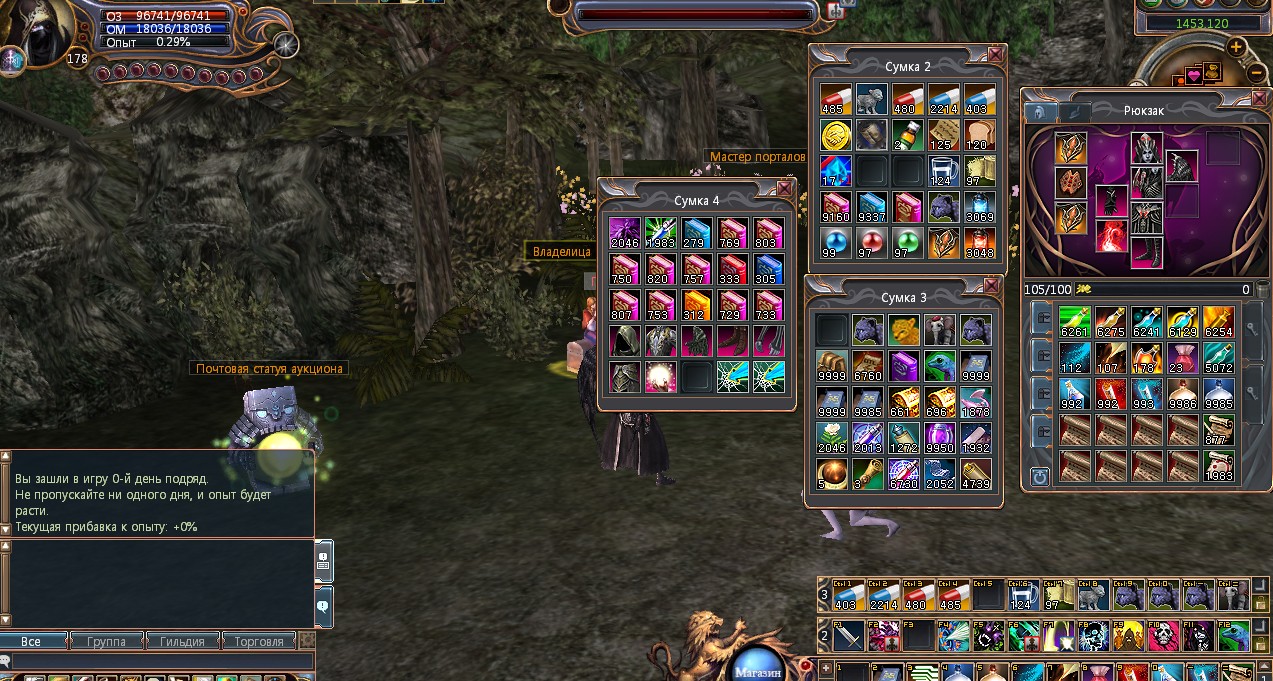Switch to the Гильдия chat tab
1273x681 pixels.
[x=182, y=641]
